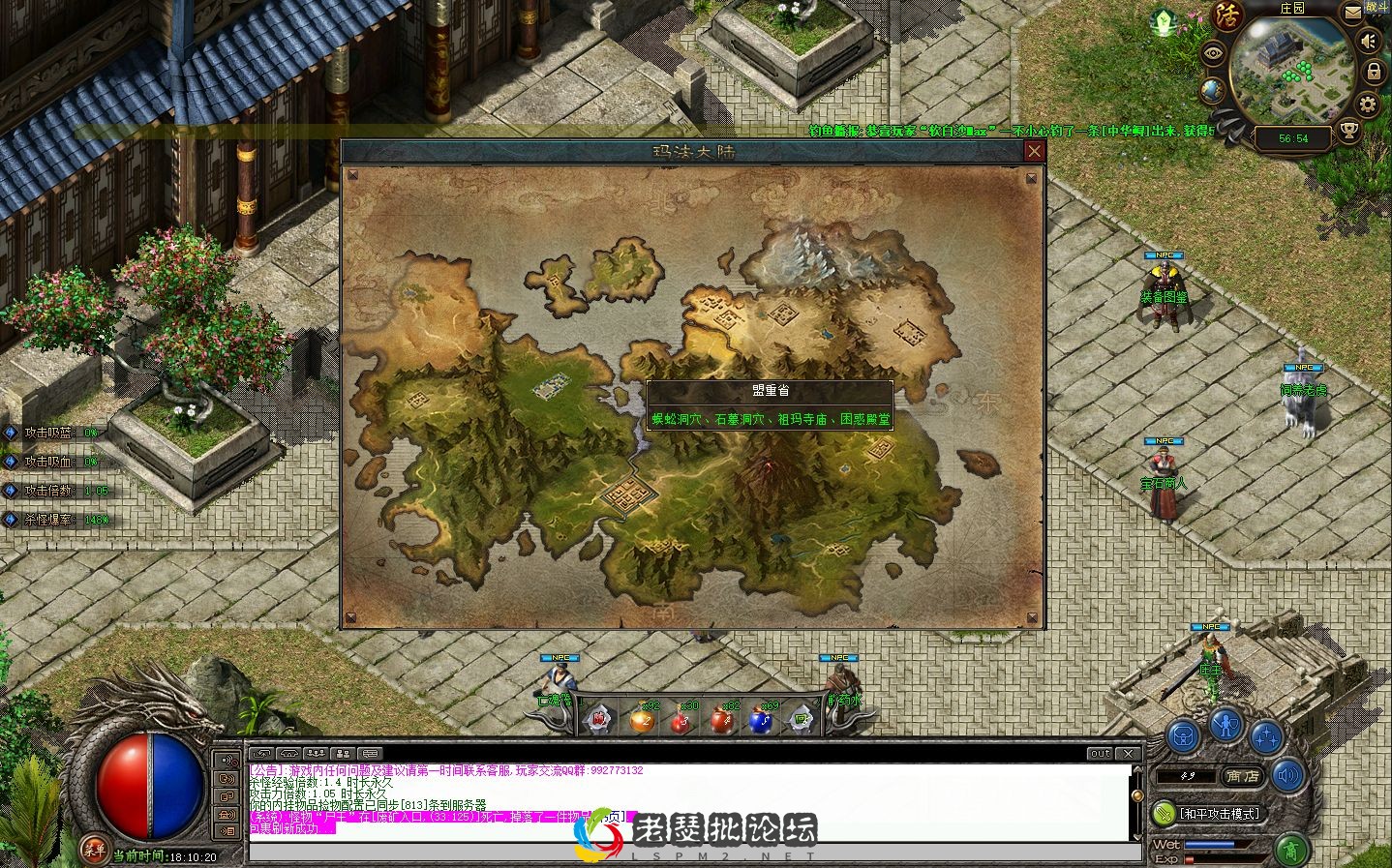Click the green 商 round button

pyautogui.click(x=1290, y=851)
